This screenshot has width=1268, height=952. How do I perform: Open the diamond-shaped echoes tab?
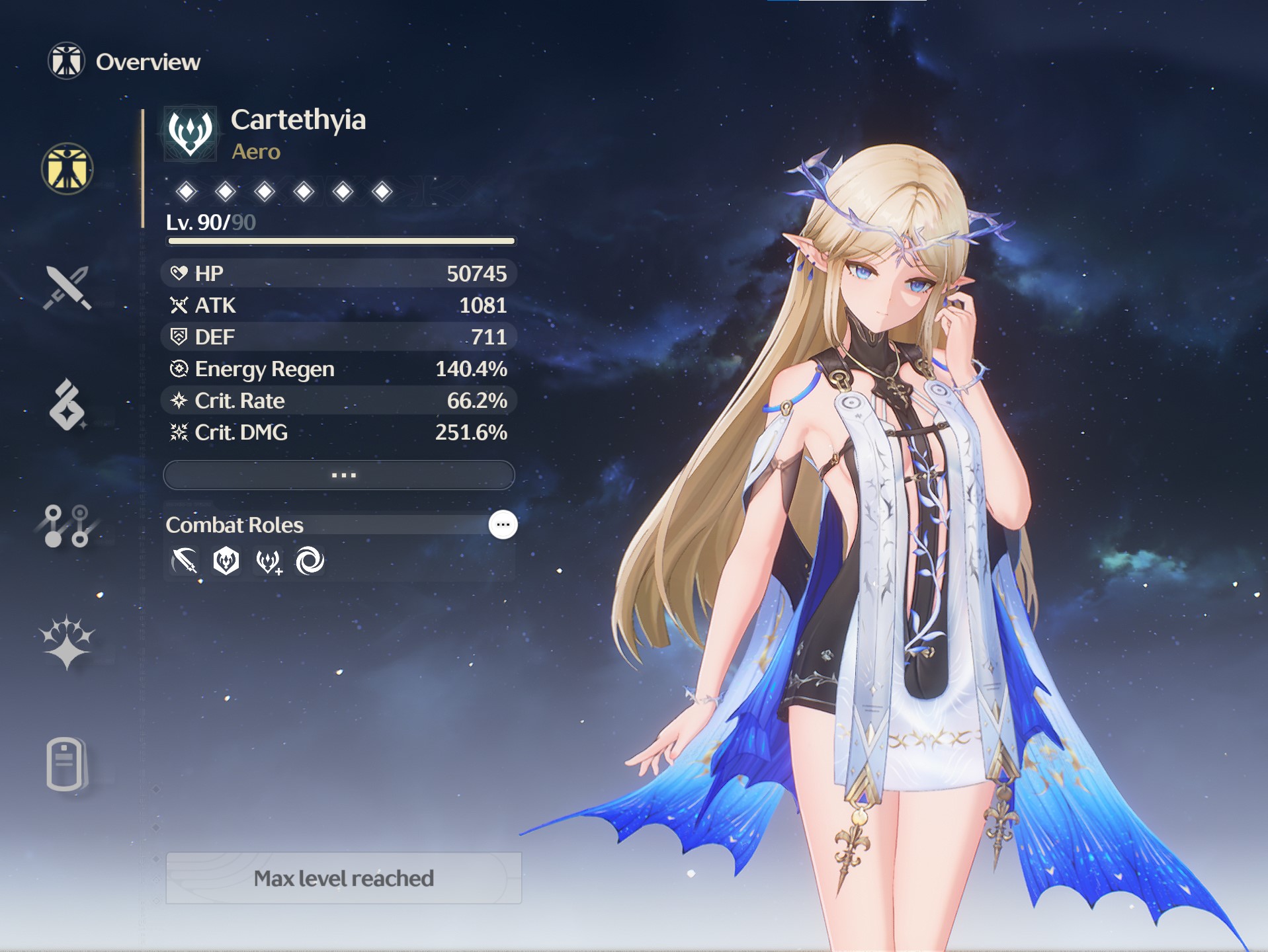click(67, 405)
